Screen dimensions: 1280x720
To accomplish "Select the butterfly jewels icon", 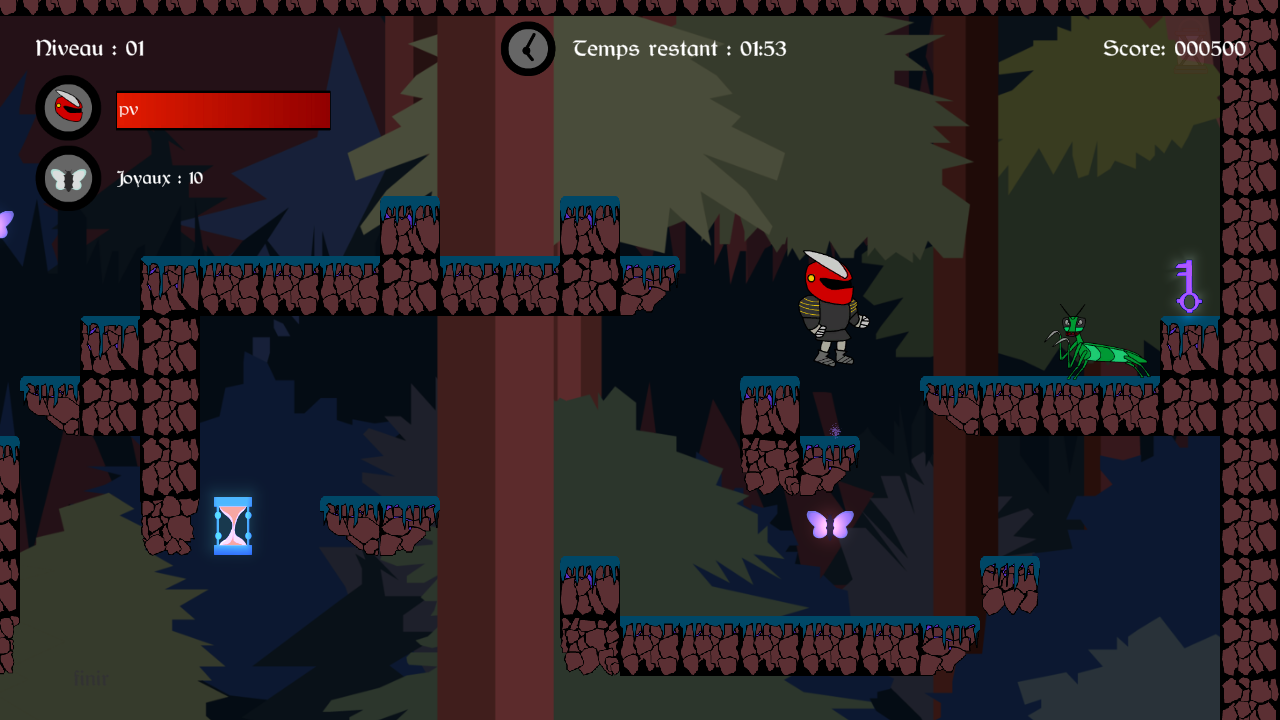I will tap(68, 179).
